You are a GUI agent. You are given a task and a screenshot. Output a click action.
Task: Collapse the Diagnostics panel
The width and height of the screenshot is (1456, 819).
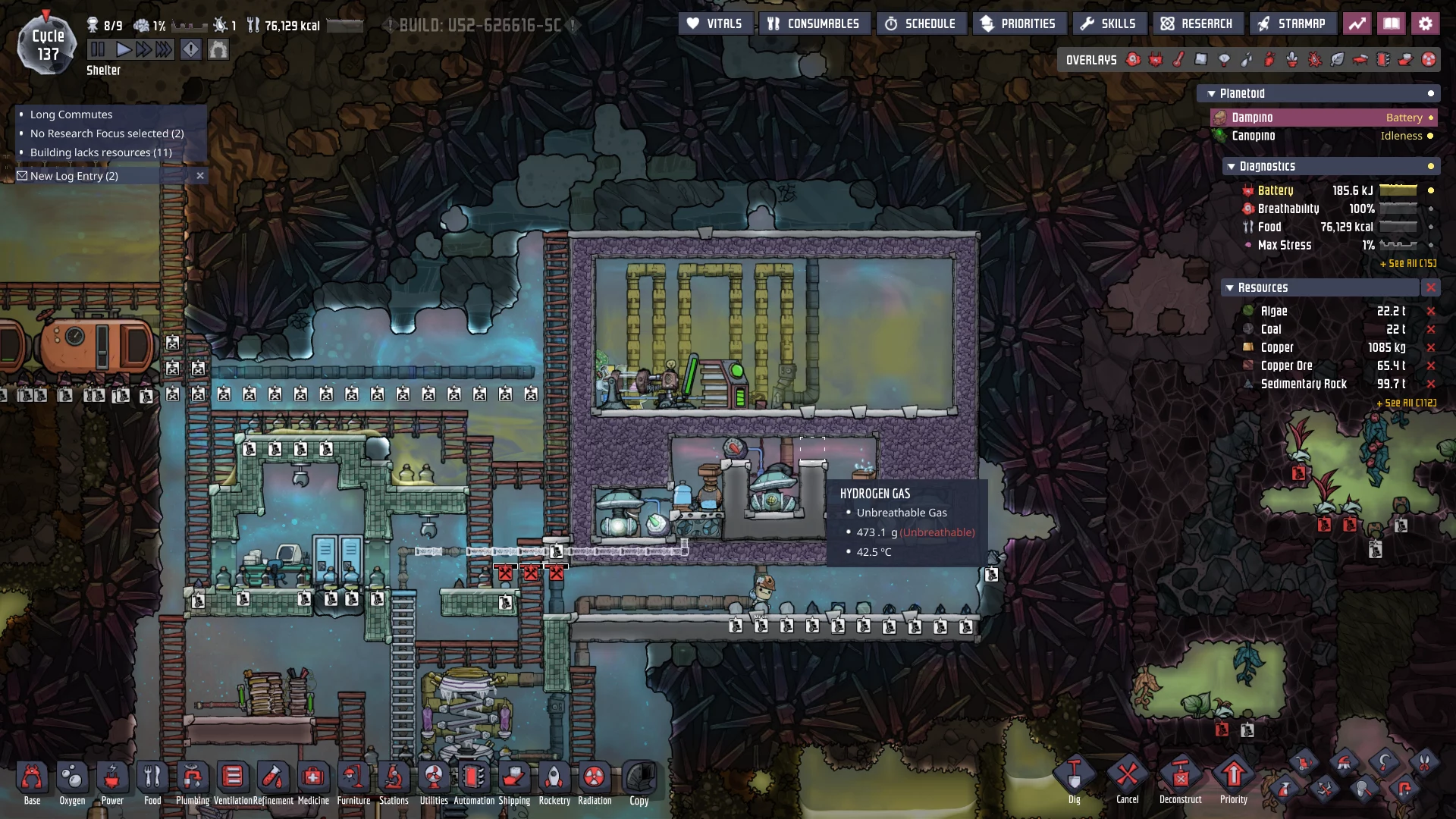click(x=1230, y=167)
